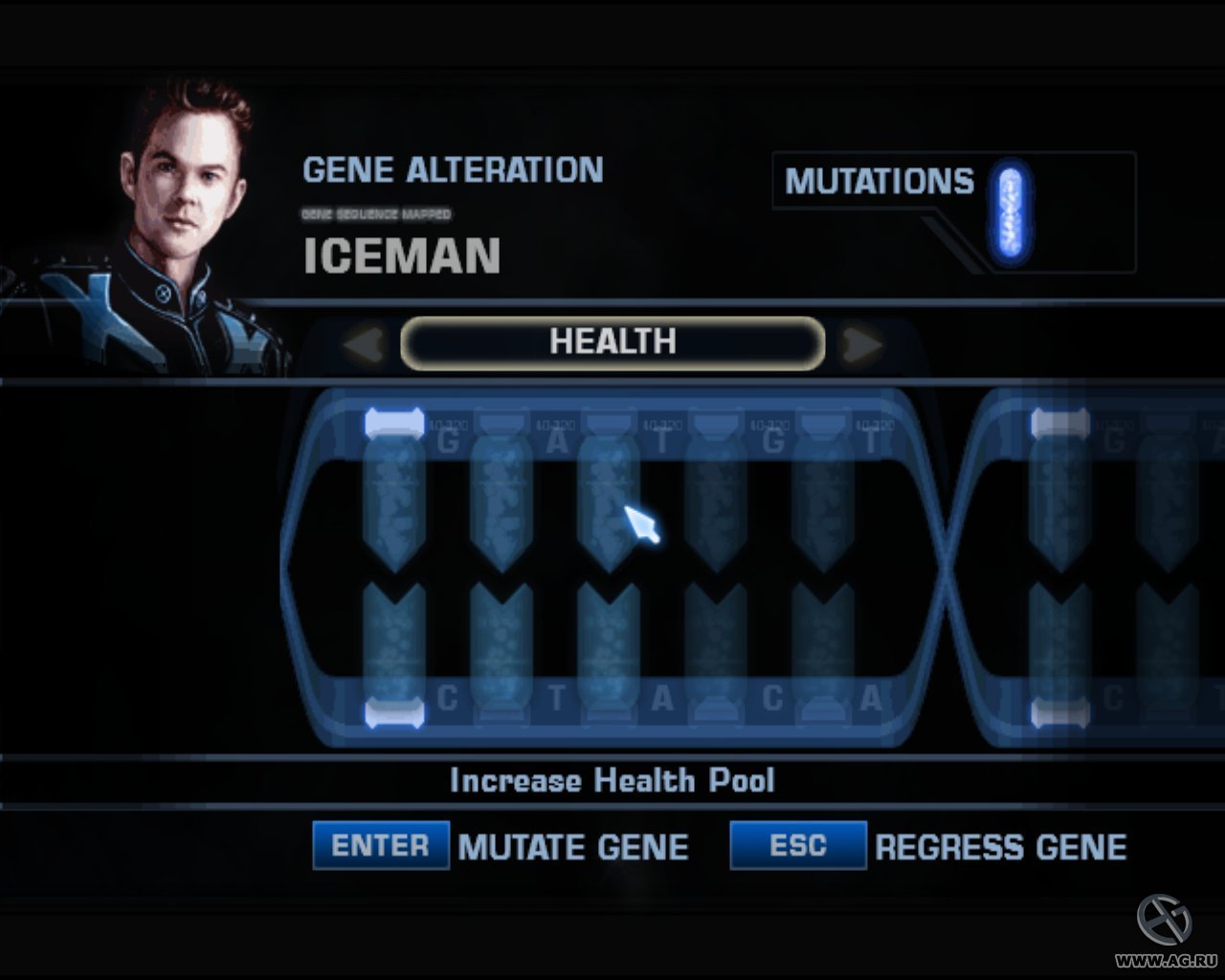Toggle the highlighted bottom-left gene slot
The width and height of the screenshot is (1225, 980).
[x=395, y=713]
